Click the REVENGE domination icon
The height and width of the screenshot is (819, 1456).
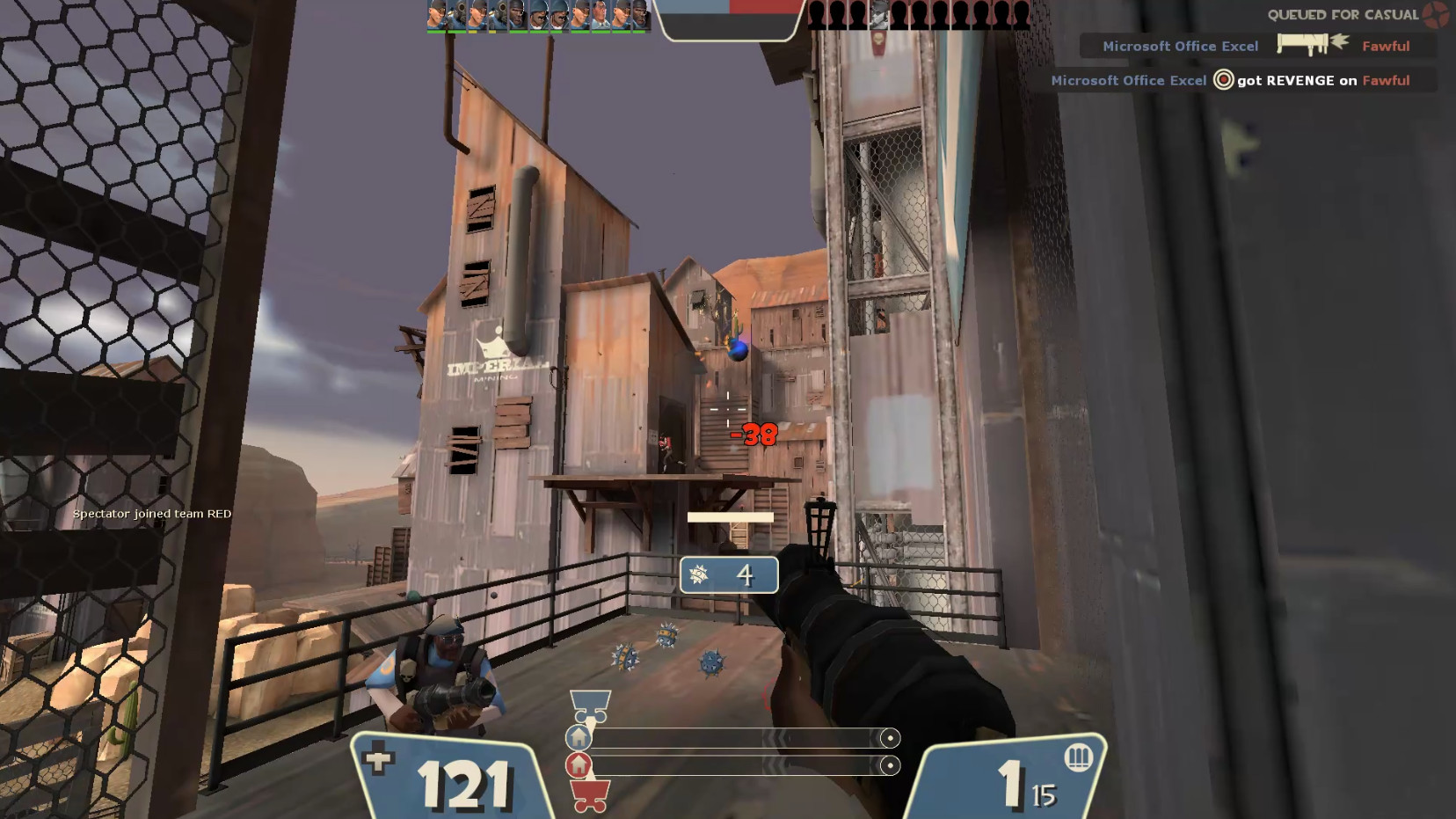click(1222, 80)
